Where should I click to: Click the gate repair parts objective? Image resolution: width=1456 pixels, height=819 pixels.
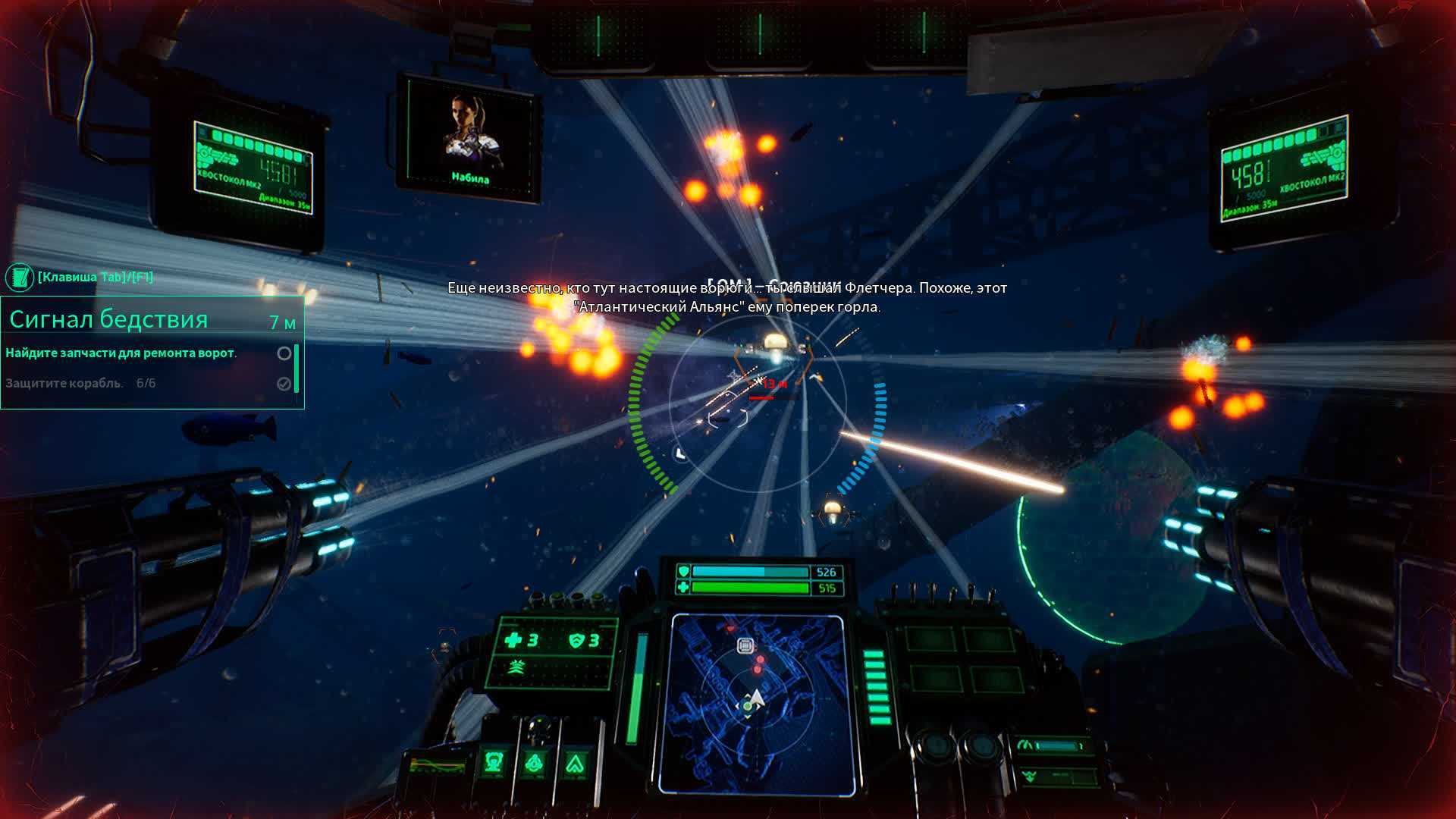coord(121,353)
